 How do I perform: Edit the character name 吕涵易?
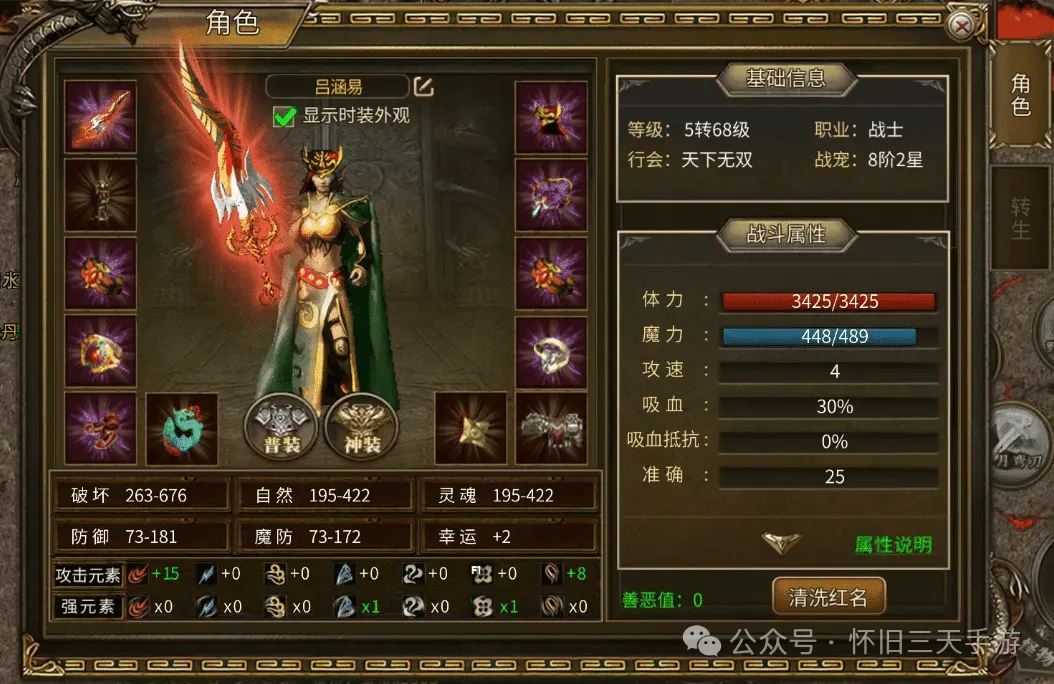point(424,87)
